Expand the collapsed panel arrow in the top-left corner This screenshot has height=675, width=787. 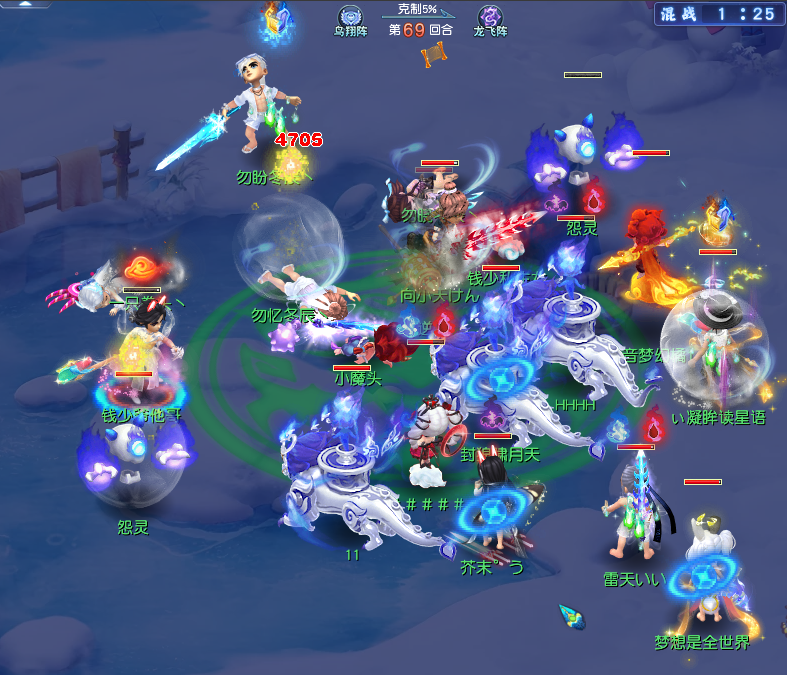pos(23,4)
